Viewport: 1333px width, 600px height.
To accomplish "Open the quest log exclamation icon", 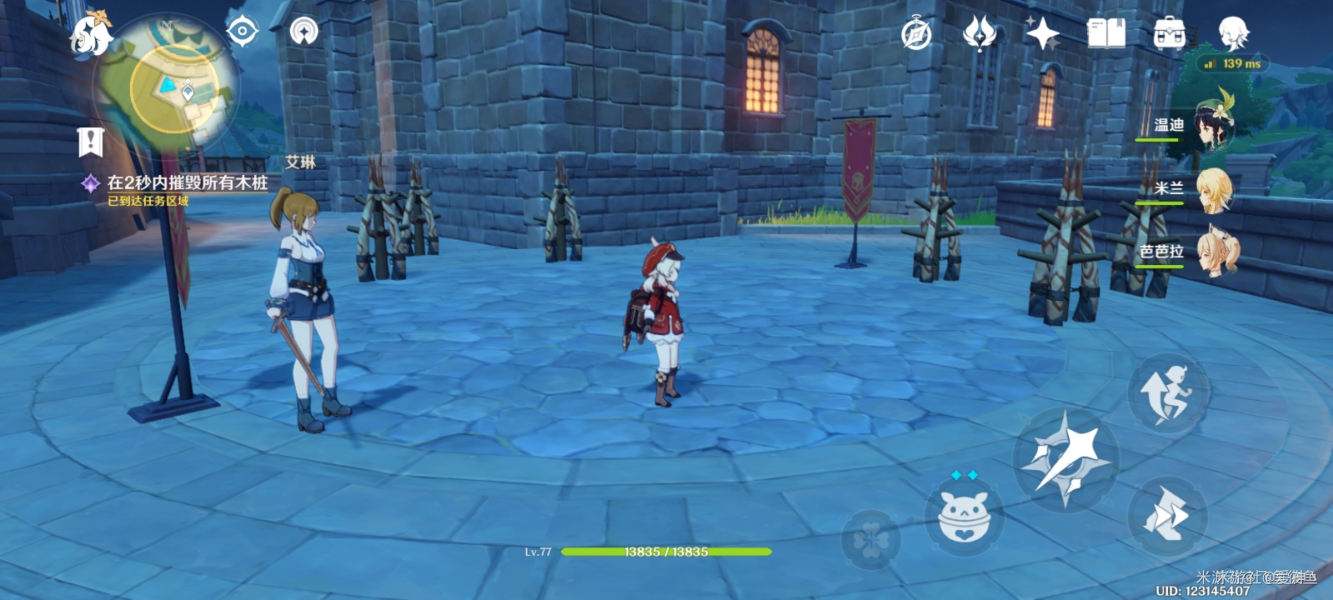I will (x=91, y=142).
